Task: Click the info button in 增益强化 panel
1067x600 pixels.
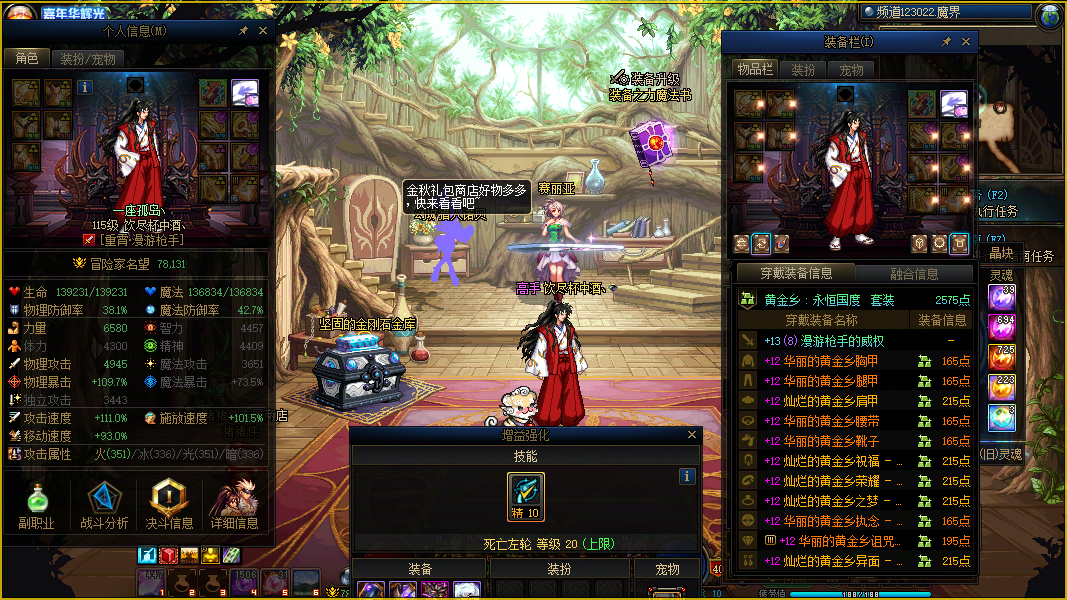Action: point(686,477)
